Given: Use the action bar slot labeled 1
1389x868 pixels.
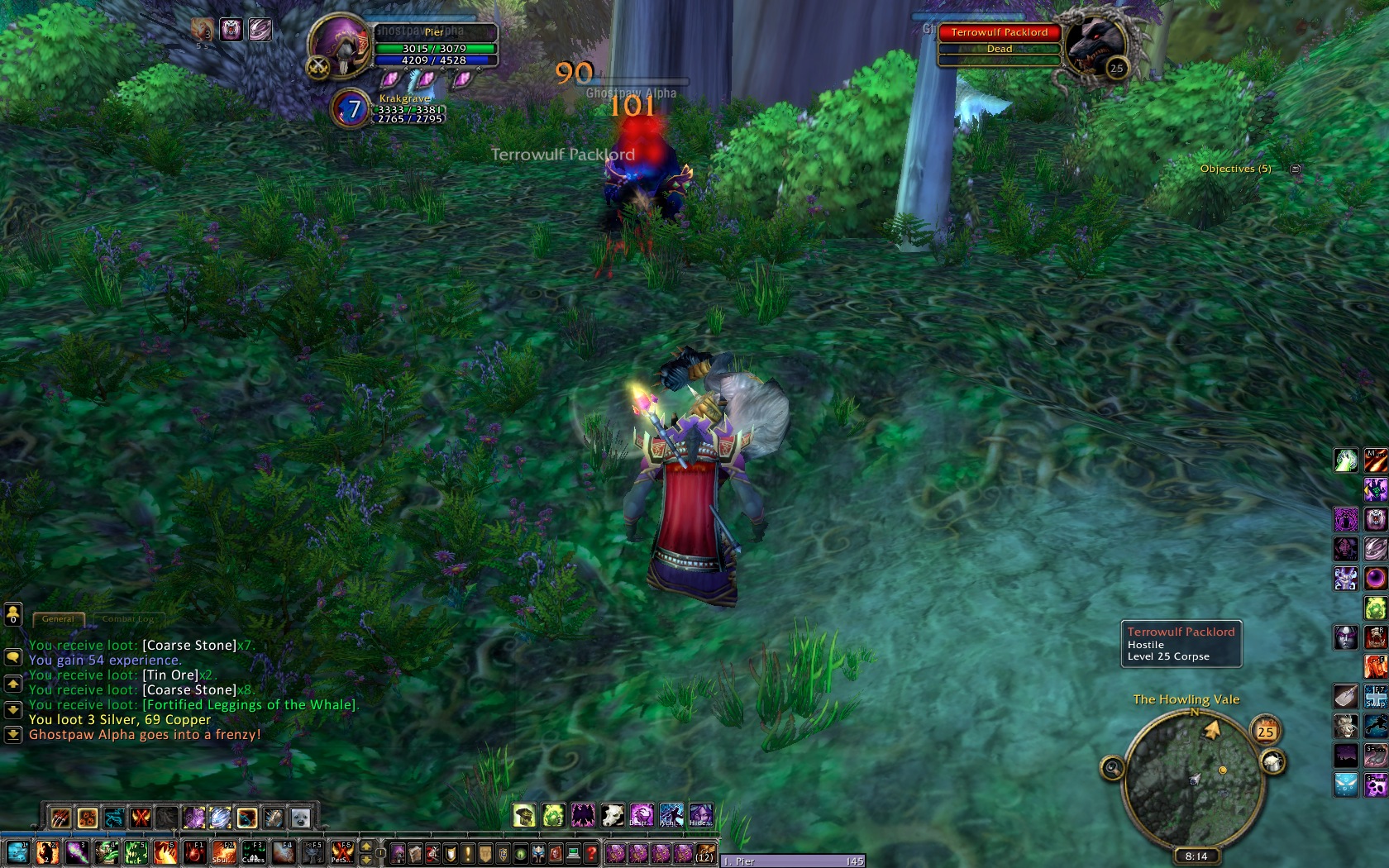Looking at the screenshot, I should pos(18,851).
